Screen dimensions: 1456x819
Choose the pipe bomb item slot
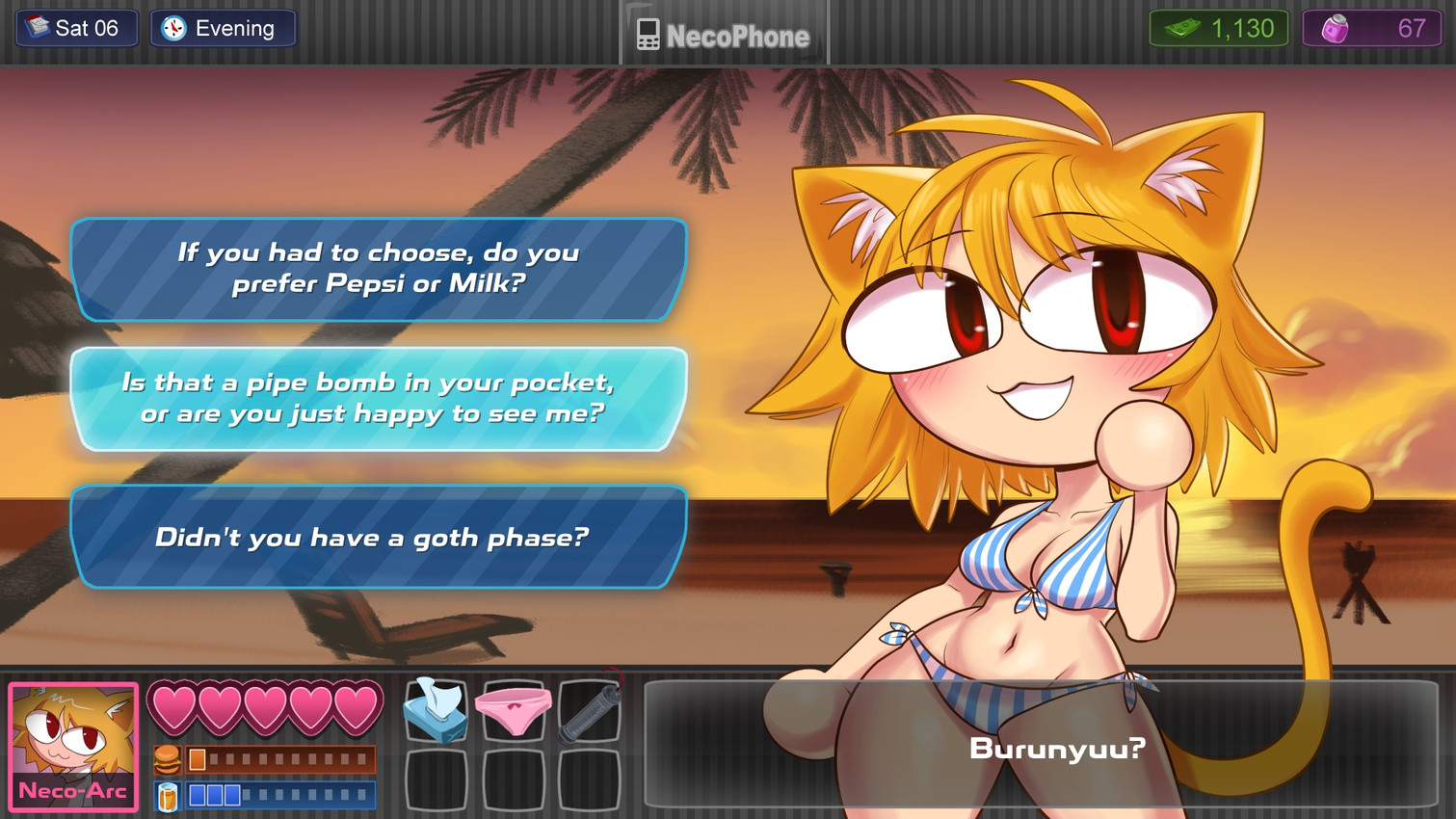590,711
